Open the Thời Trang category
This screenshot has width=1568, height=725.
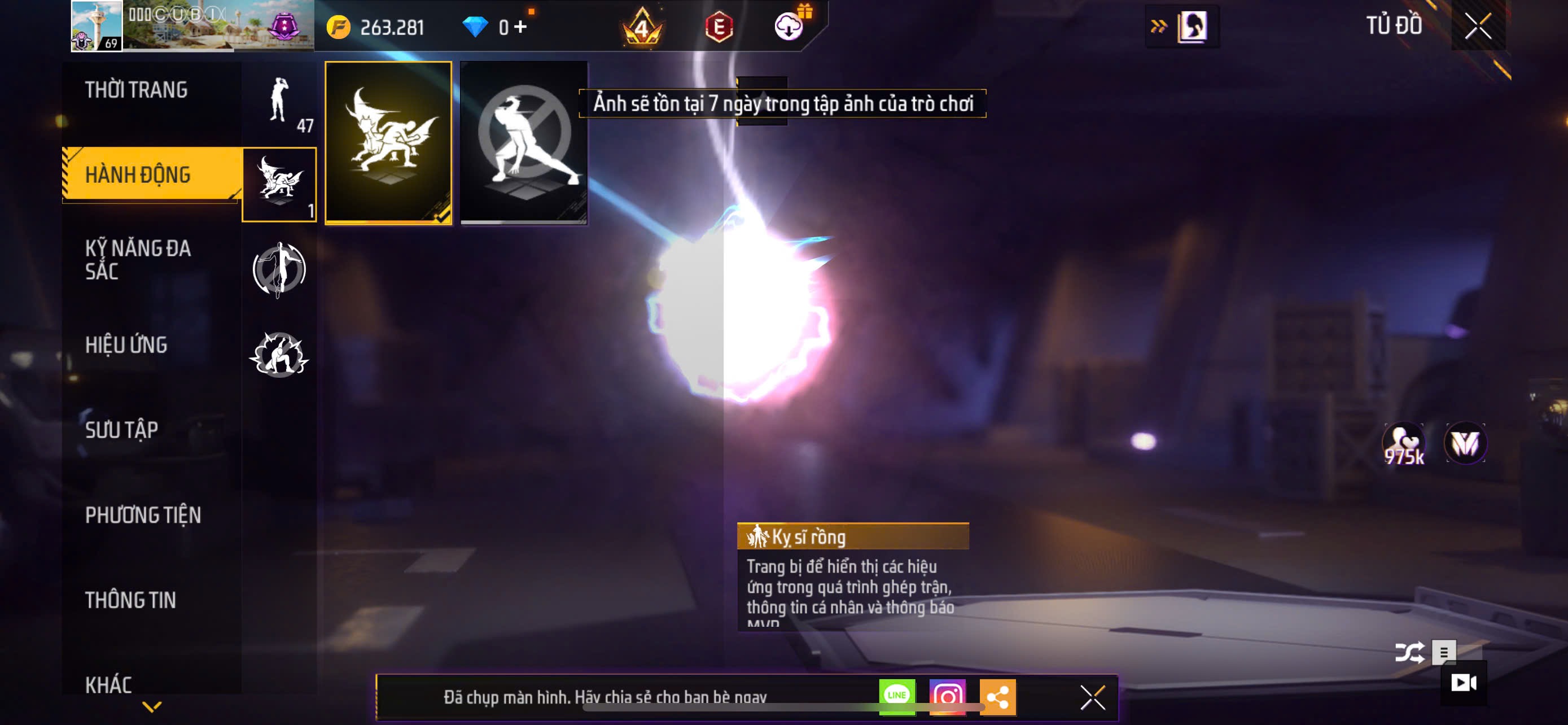tap(137, 90)
